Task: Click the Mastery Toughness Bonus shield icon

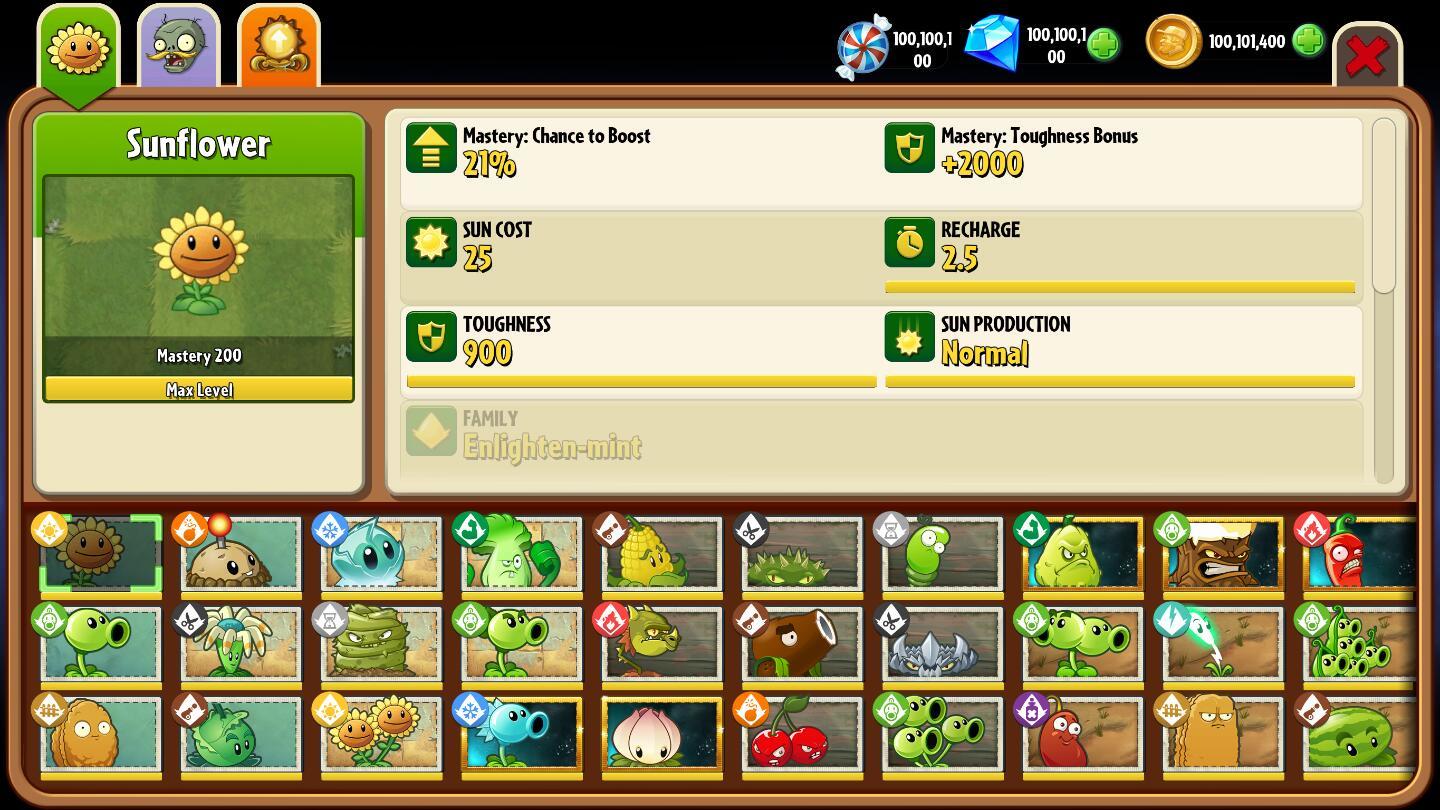Action: (909, 148)
